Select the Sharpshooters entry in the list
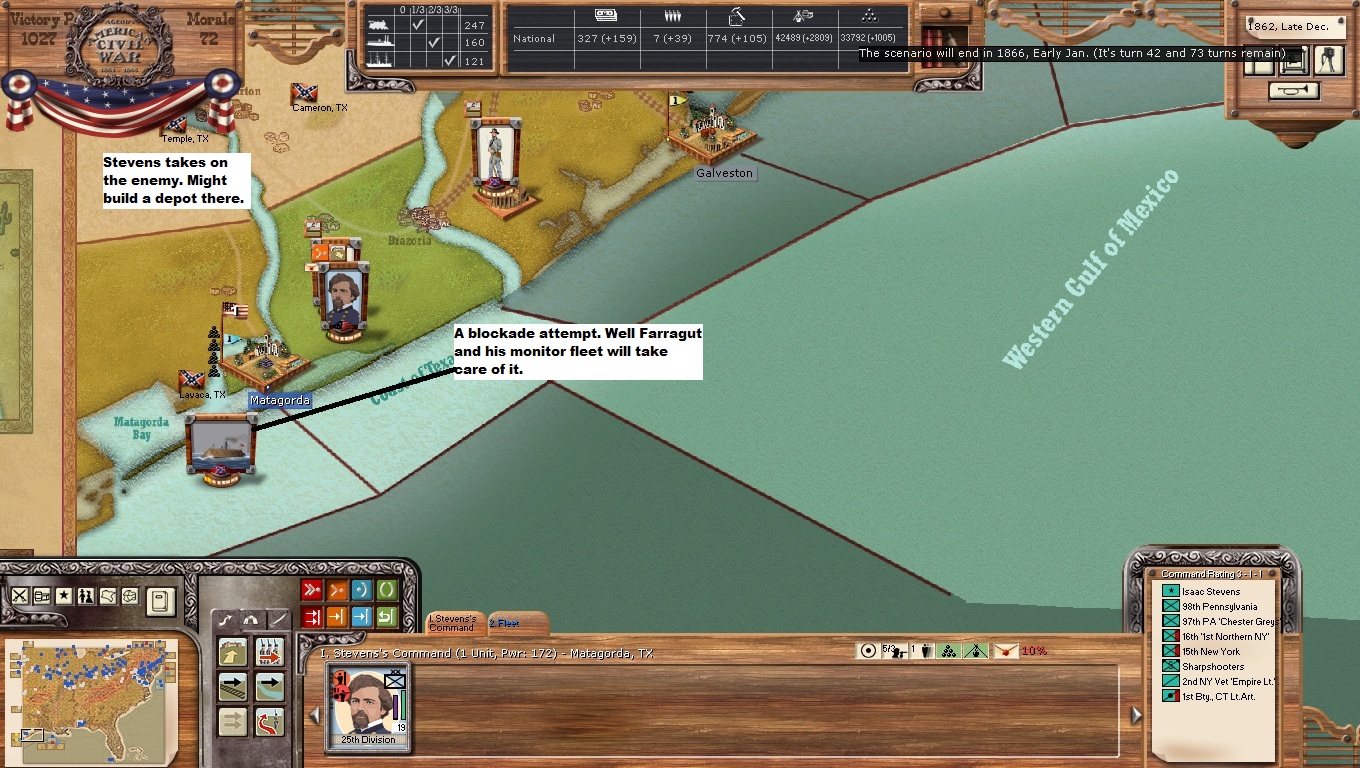The height and width of the screenshot is (768, 1360). tap(1211, 667)
